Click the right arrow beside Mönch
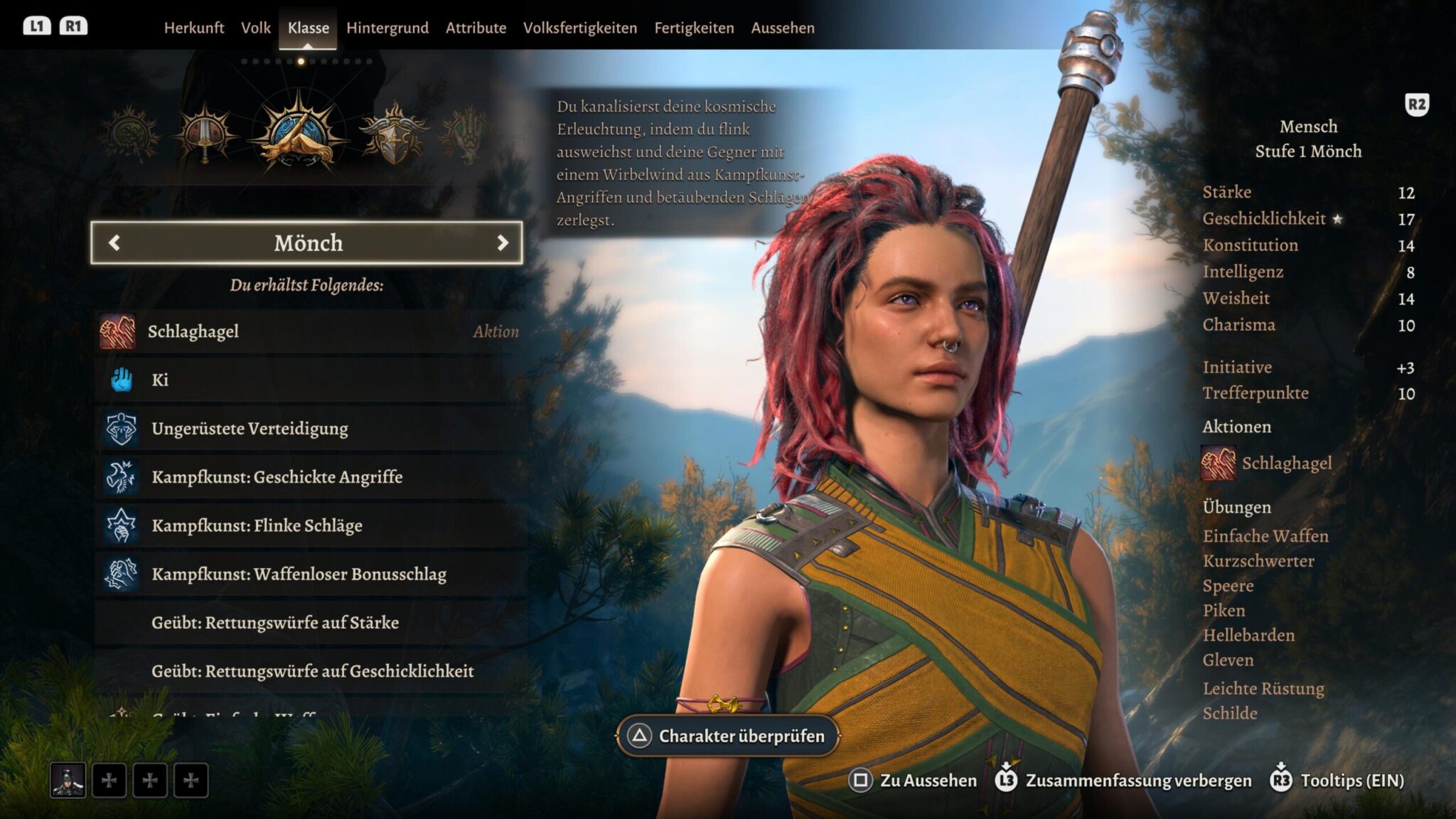The width and height of the screenshot is (1456, 819). tap(503, 243)
